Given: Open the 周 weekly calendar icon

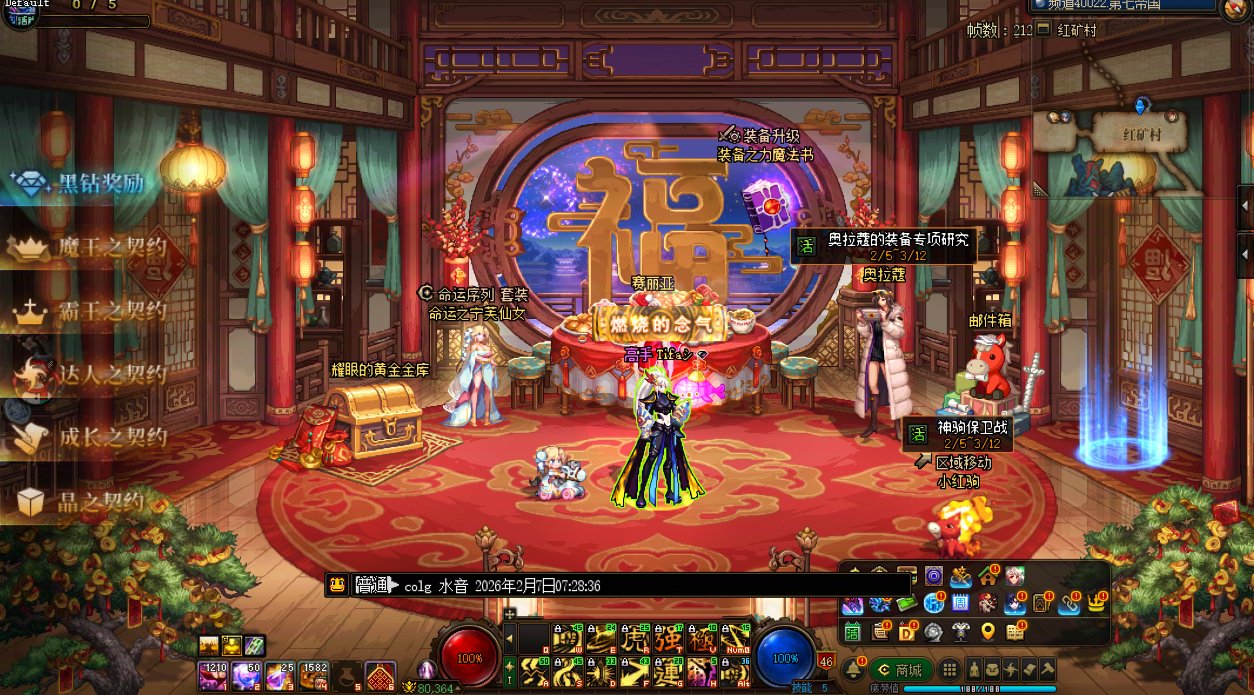Looking at the screenshot, I should tap(959, 603).
